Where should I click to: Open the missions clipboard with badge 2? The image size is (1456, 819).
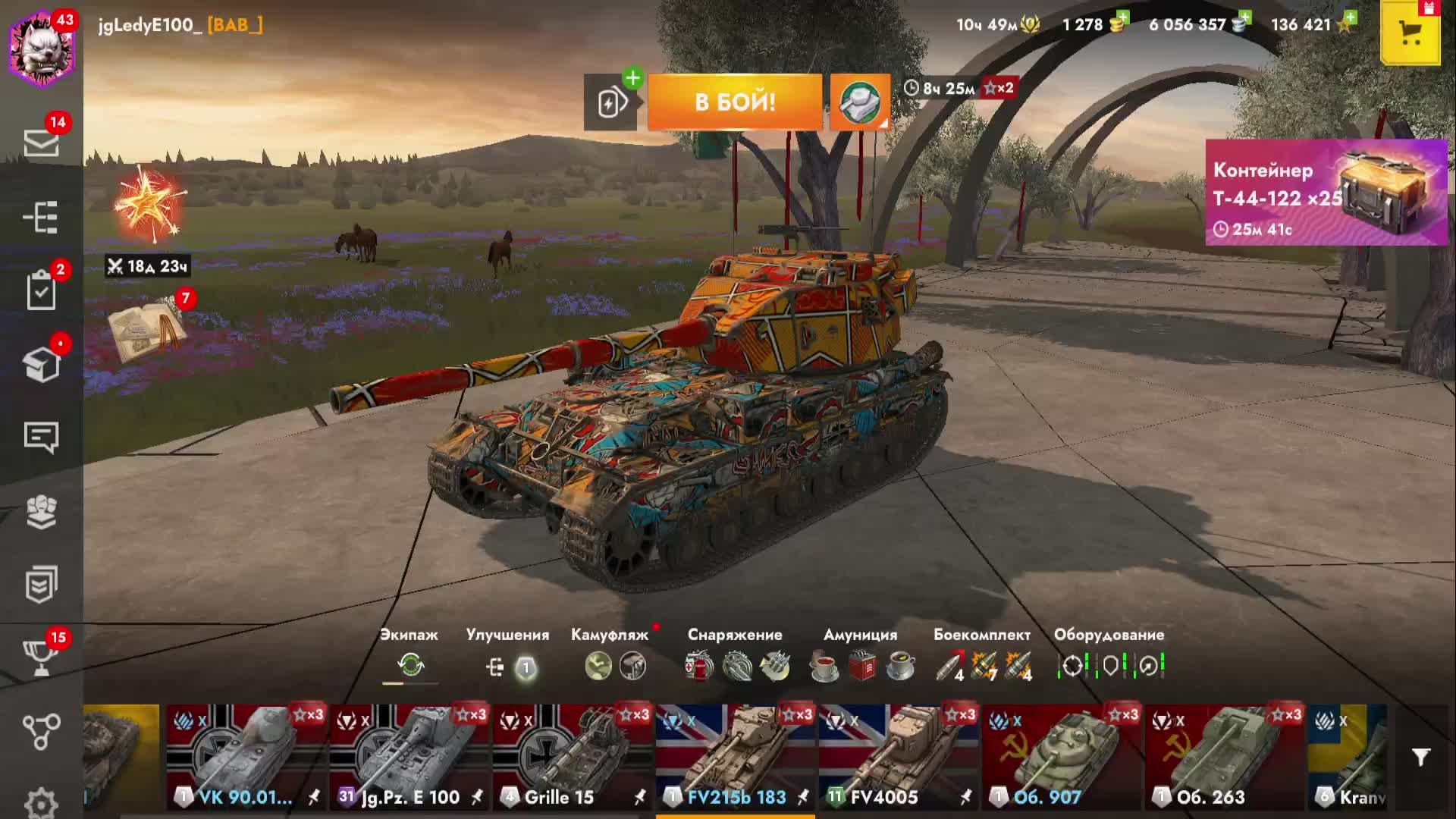41,290
